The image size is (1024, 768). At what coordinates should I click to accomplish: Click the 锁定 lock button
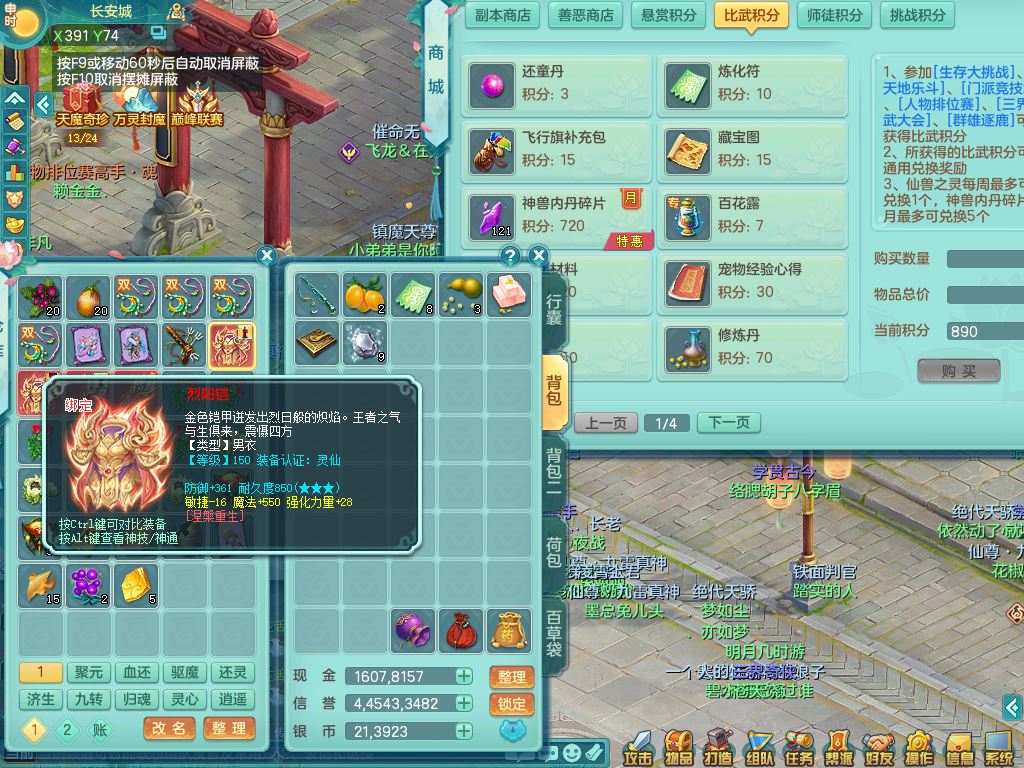[511, 704]
